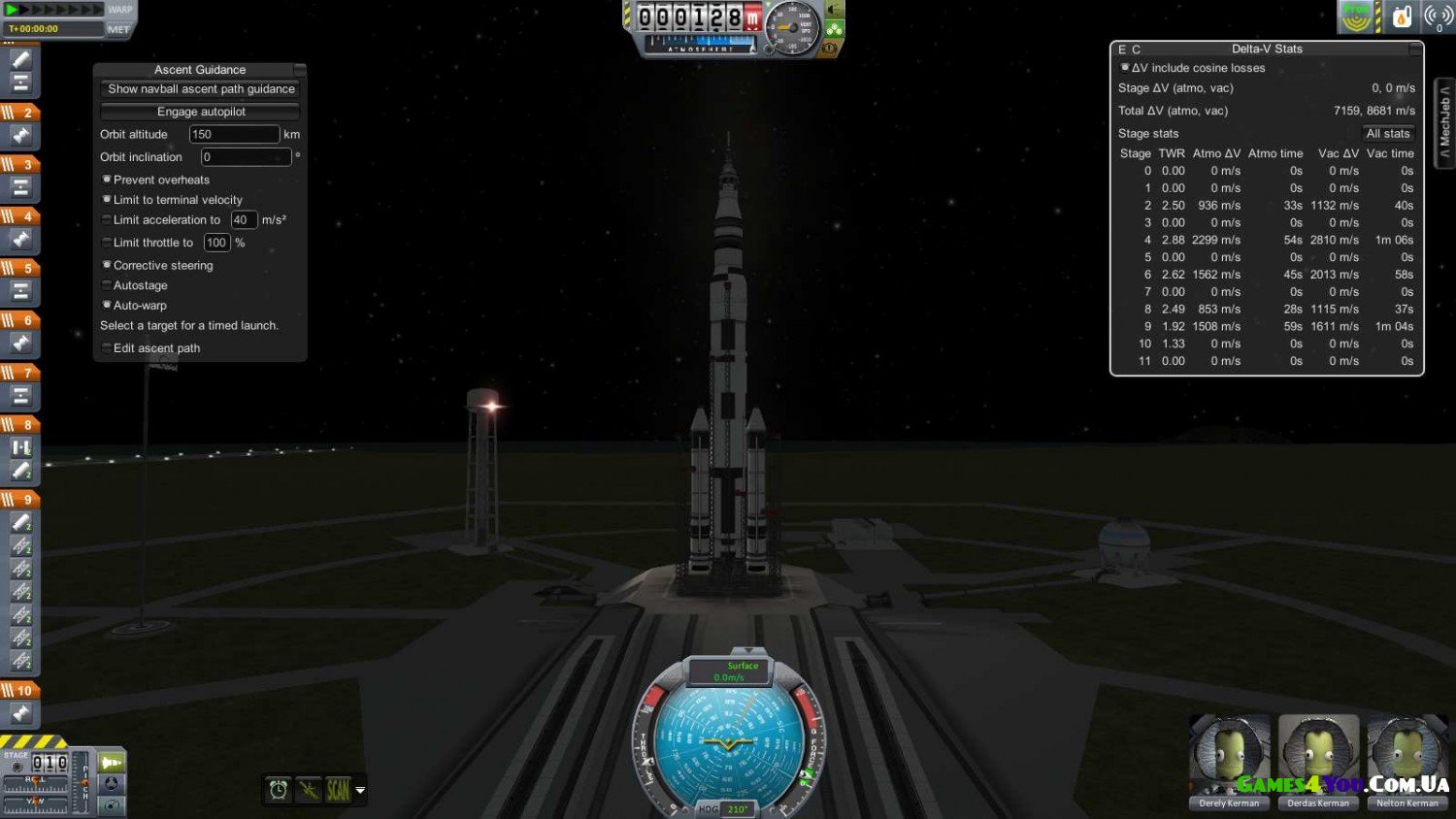The height and width of the screenshot is (819, 1456).
Task: Click the SCAN toolbar button
Action: pyautogui.click(x=338, y=790)
